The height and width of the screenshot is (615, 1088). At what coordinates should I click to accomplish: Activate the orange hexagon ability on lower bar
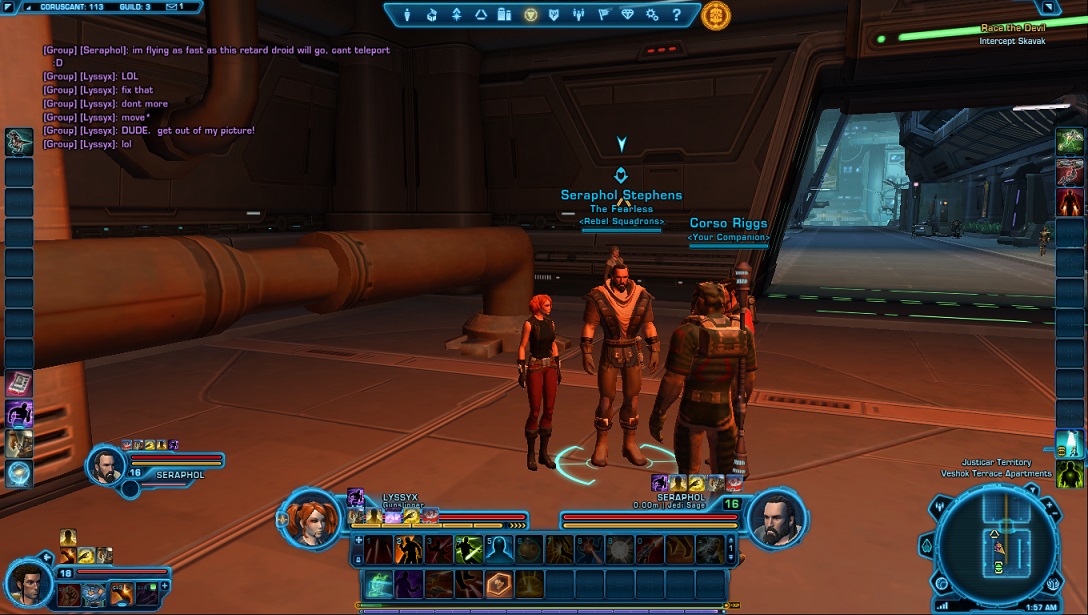pyautogui.click(x=499, y=583)
